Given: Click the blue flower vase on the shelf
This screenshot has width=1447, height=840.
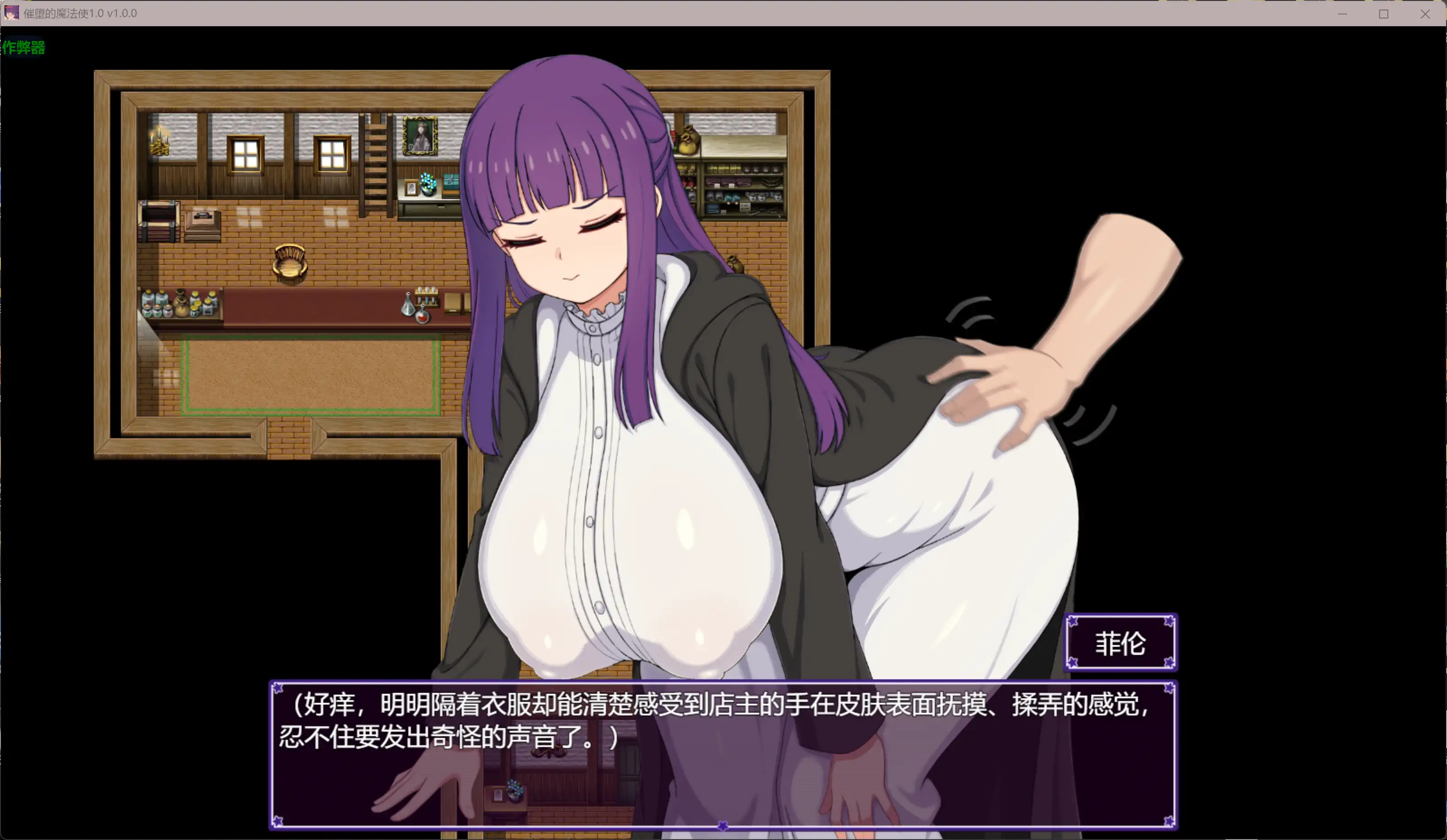Looking at the screenshot, I should pos(428,184).
